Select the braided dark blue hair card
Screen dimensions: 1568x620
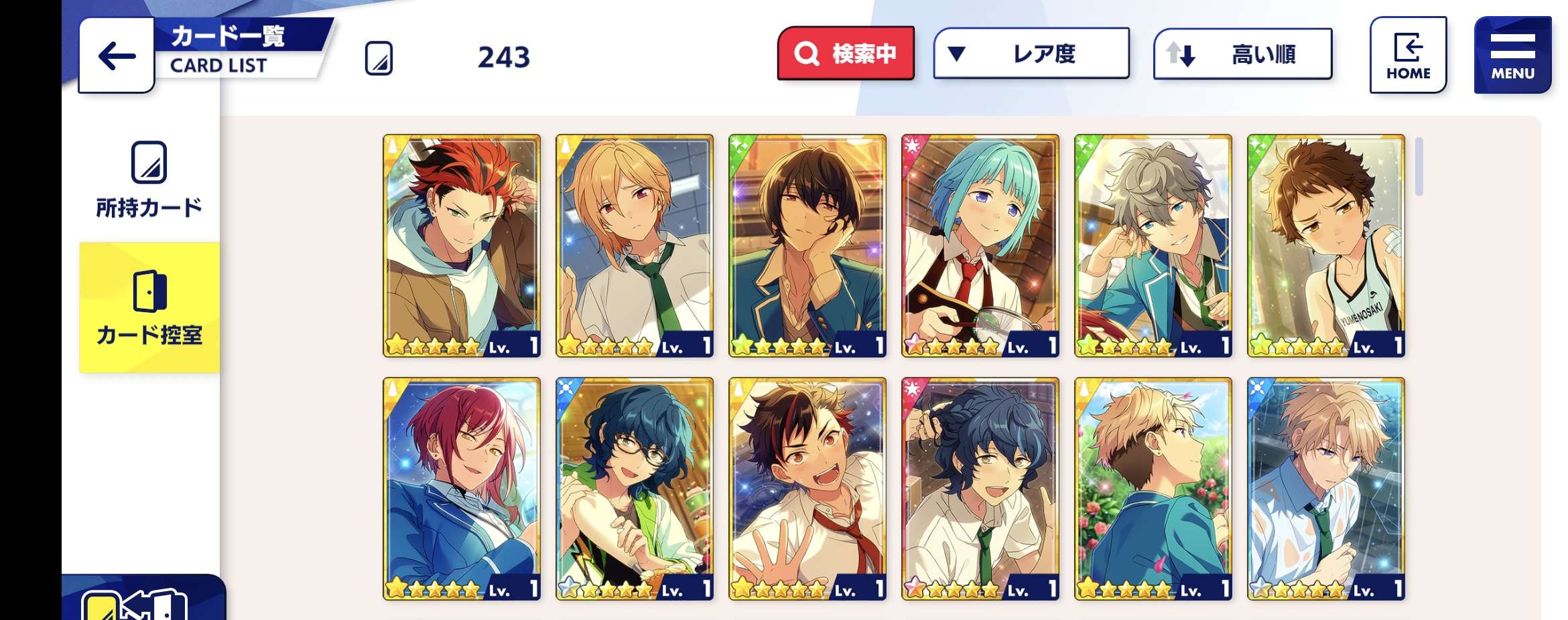point(980,489)
